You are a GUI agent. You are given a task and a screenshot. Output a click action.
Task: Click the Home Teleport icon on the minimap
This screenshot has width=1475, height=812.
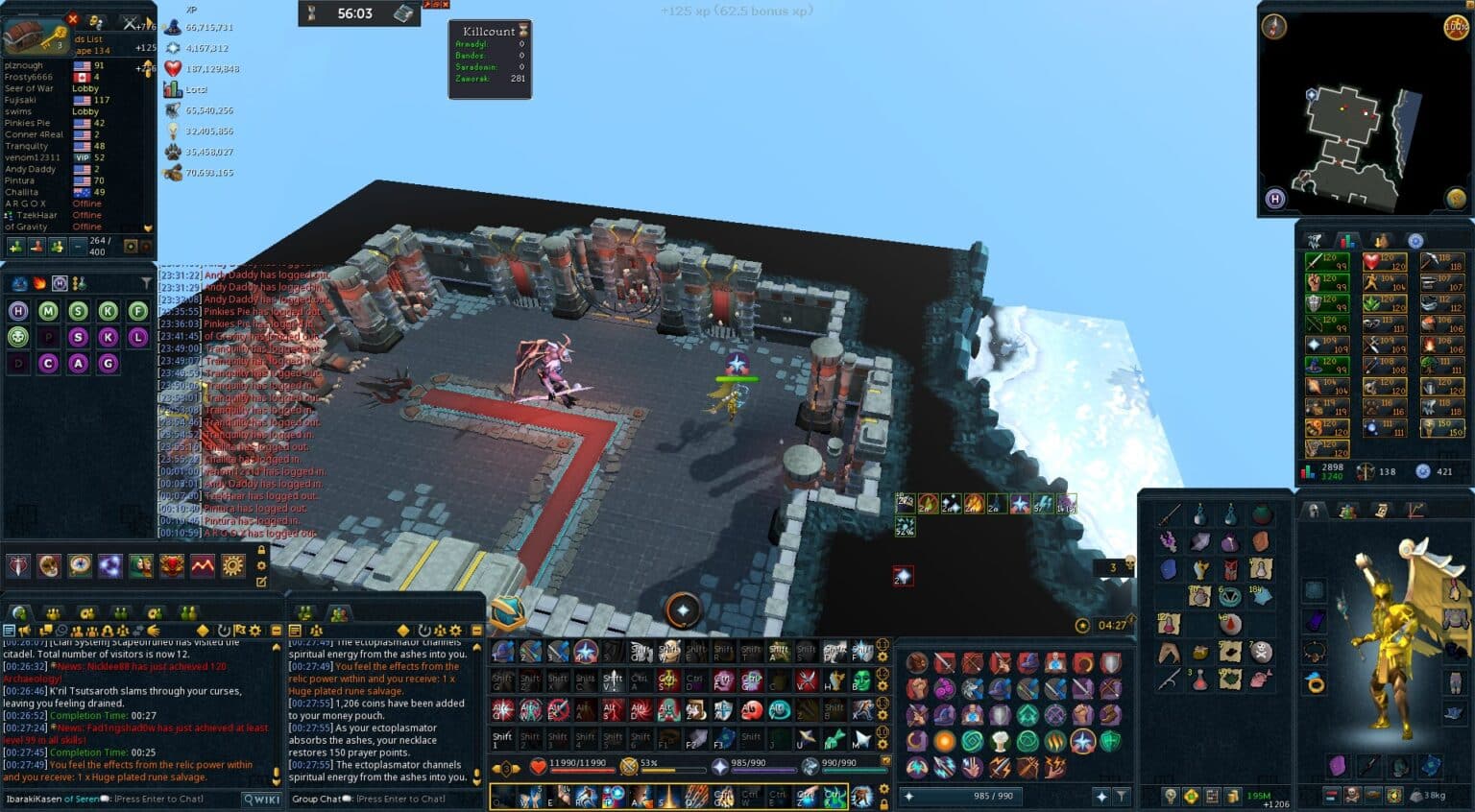click(x=1275, y=198)
